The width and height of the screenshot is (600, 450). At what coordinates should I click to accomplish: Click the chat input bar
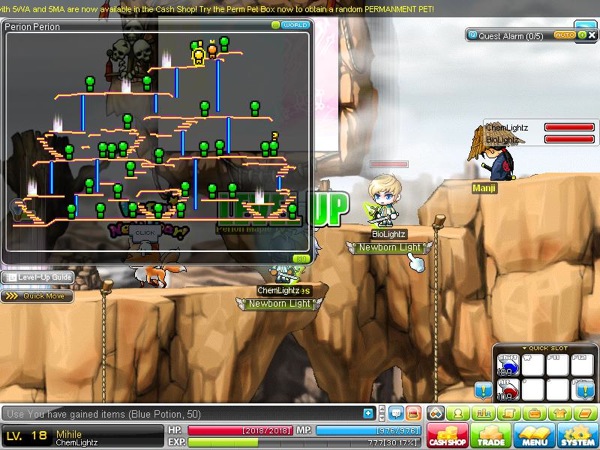180,412
